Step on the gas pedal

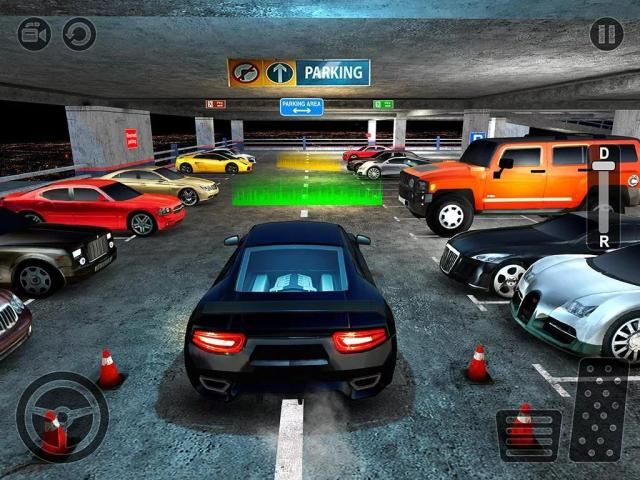[599, 410]
